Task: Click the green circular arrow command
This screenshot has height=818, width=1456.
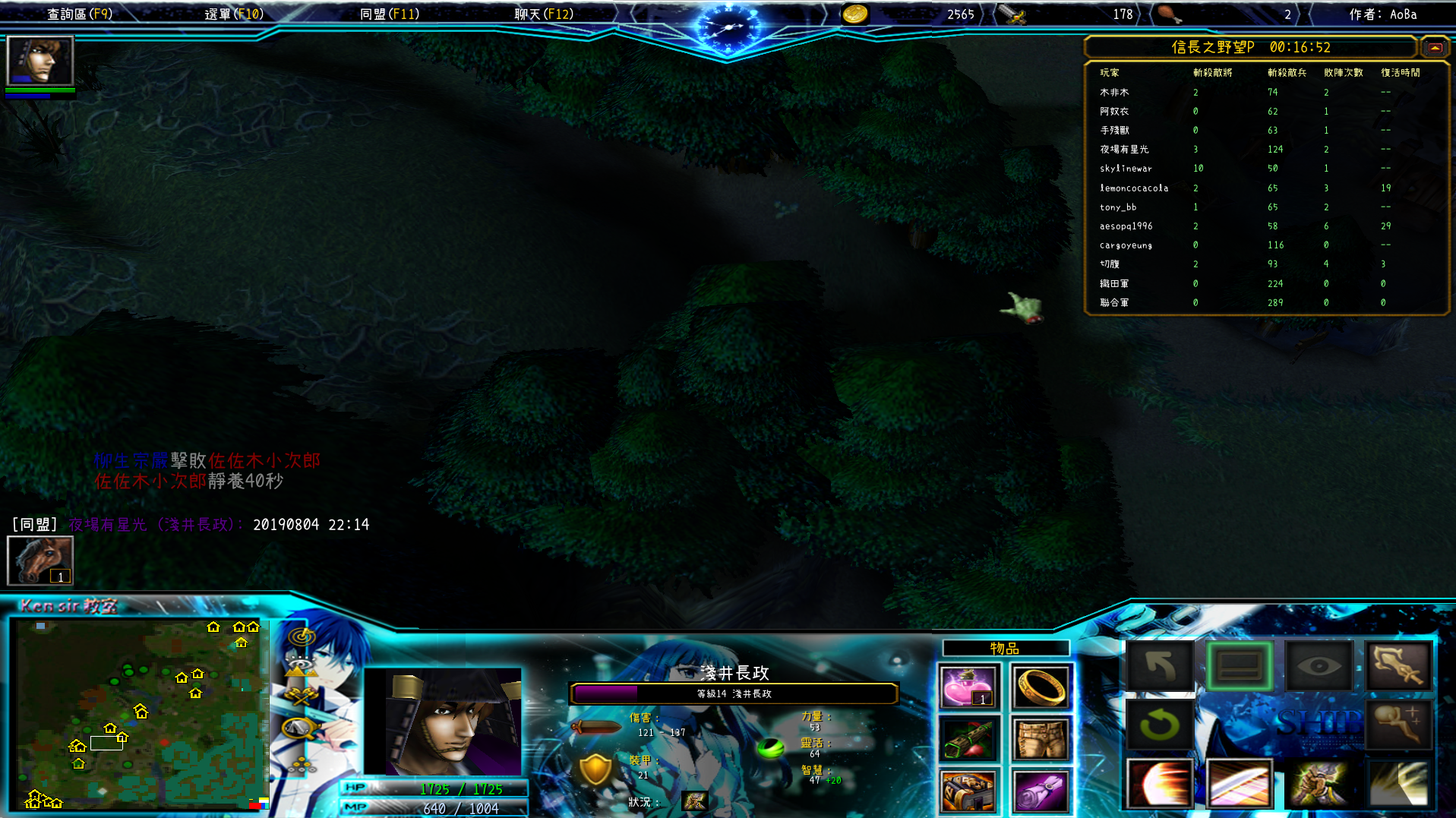Action: 1160,724
